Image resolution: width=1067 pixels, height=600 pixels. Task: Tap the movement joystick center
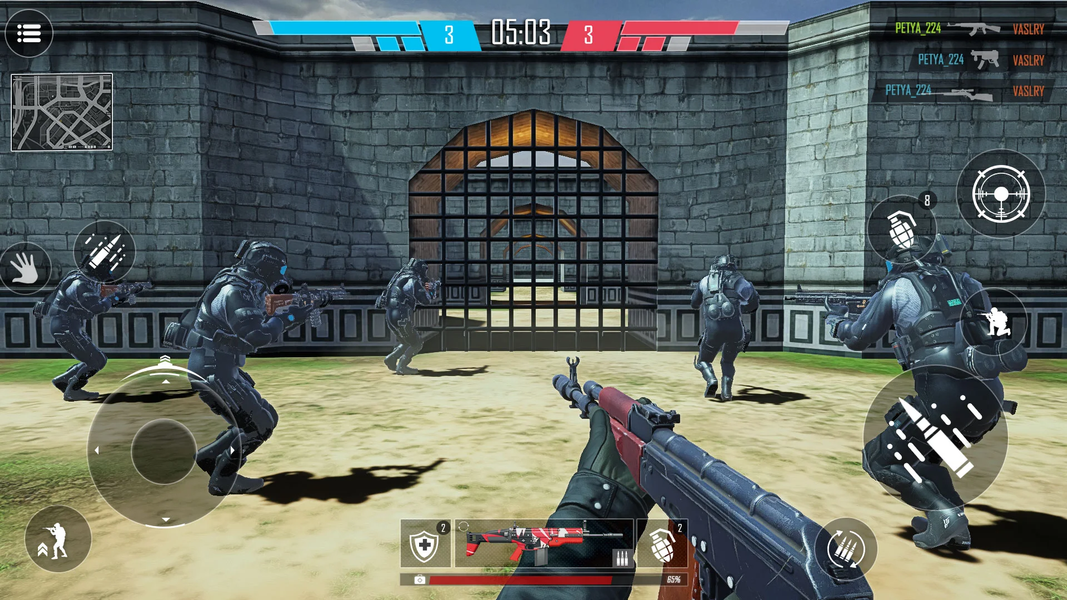click(164, 451)
